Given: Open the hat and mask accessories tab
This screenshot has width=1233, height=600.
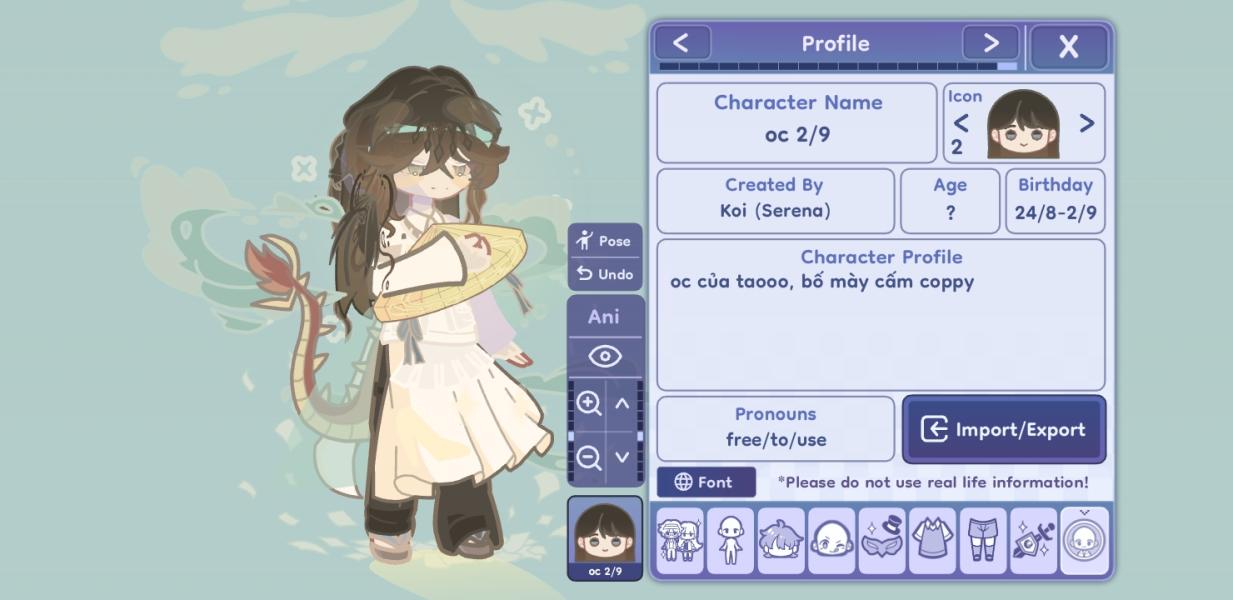Looking at the screenshot, I should tap(882, 541).
